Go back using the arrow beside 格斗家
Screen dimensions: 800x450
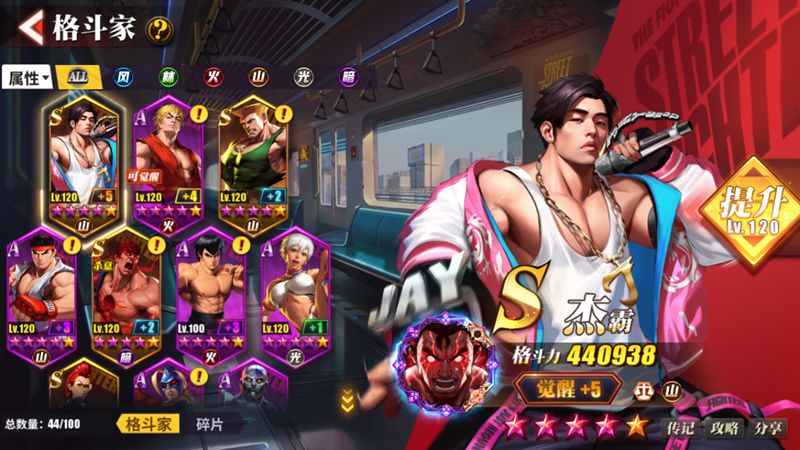29,26
